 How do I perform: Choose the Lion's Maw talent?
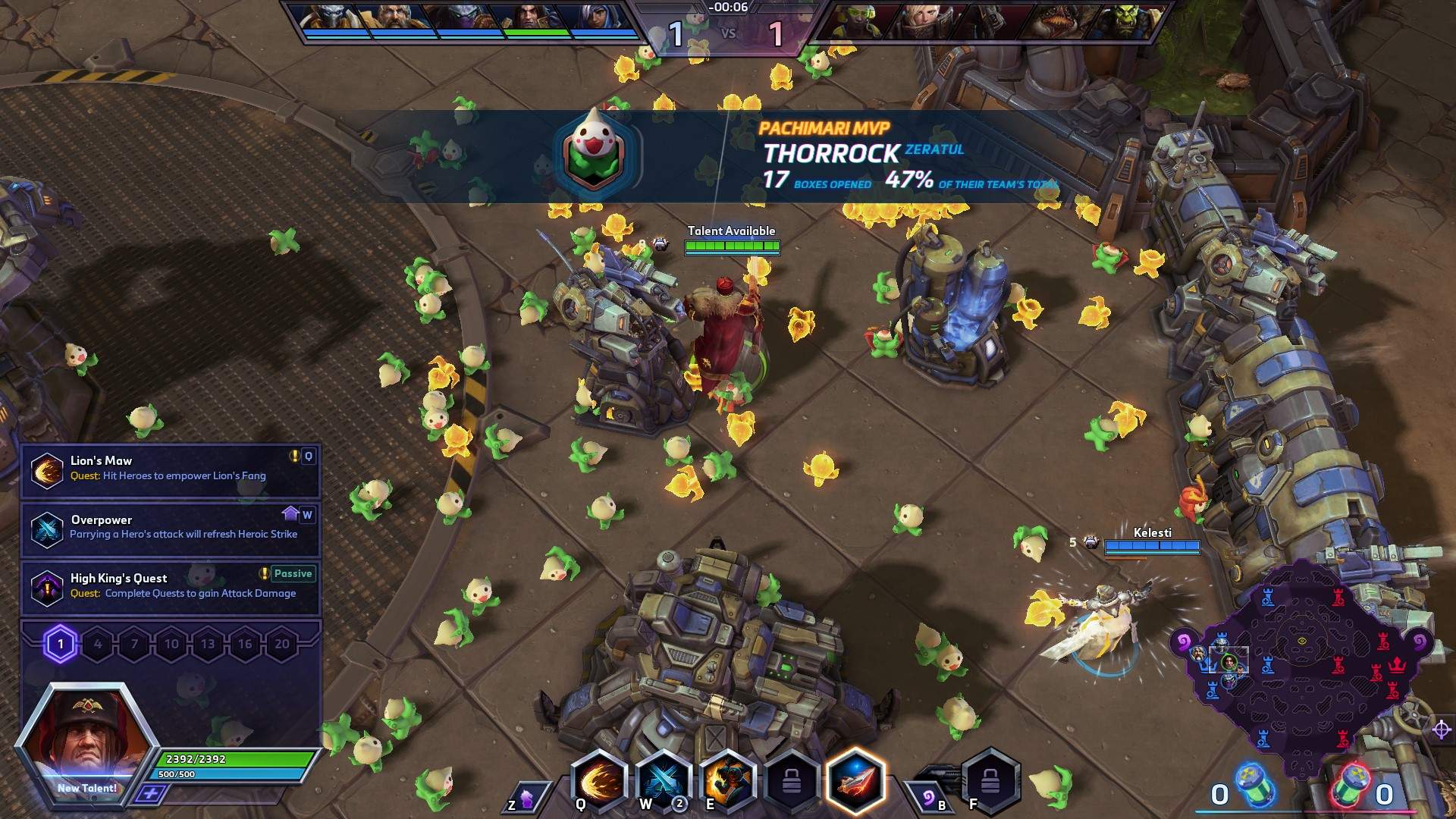coord(170,469)
